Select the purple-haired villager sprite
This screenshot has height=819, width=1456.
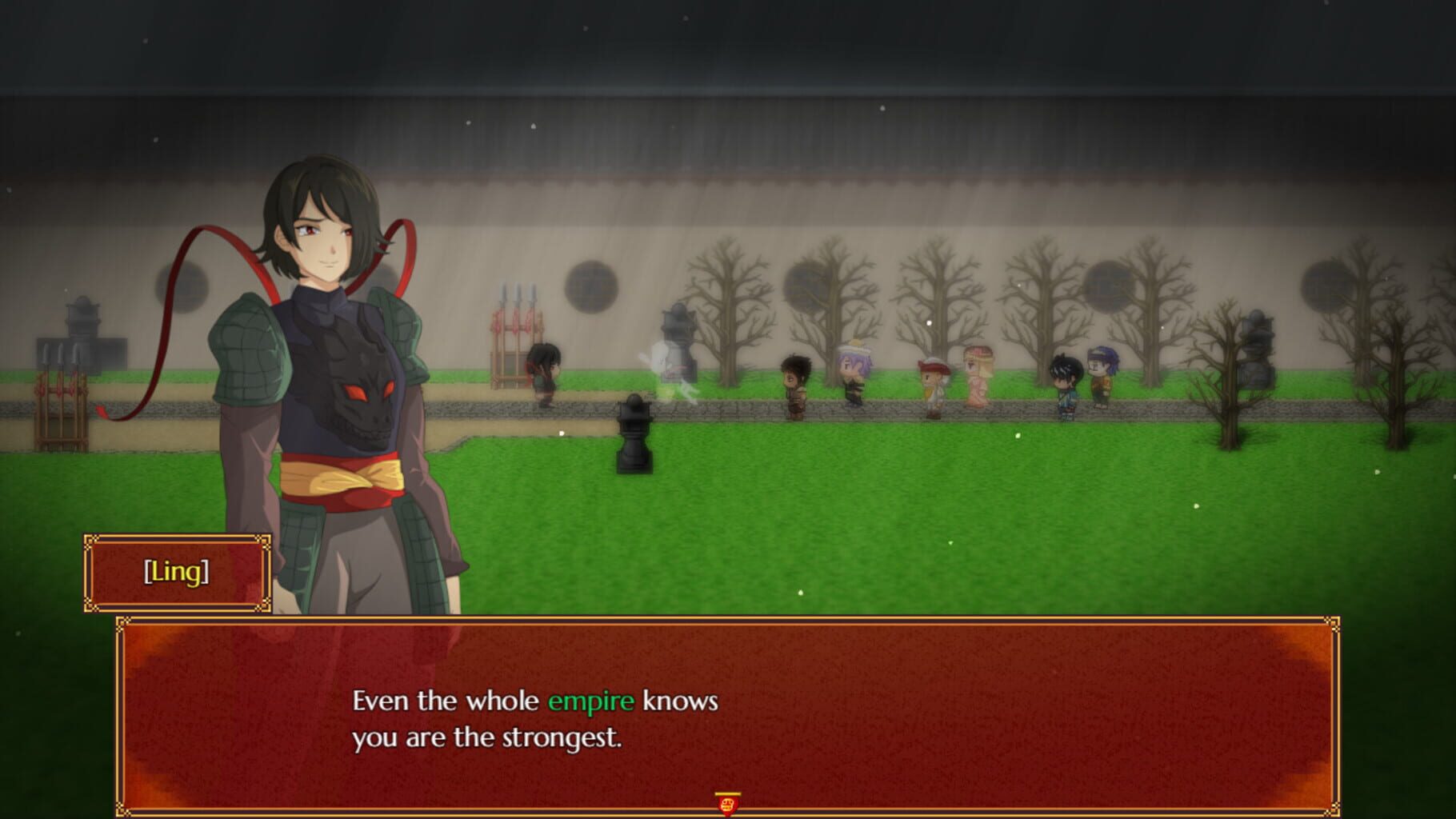coord(850,376)
